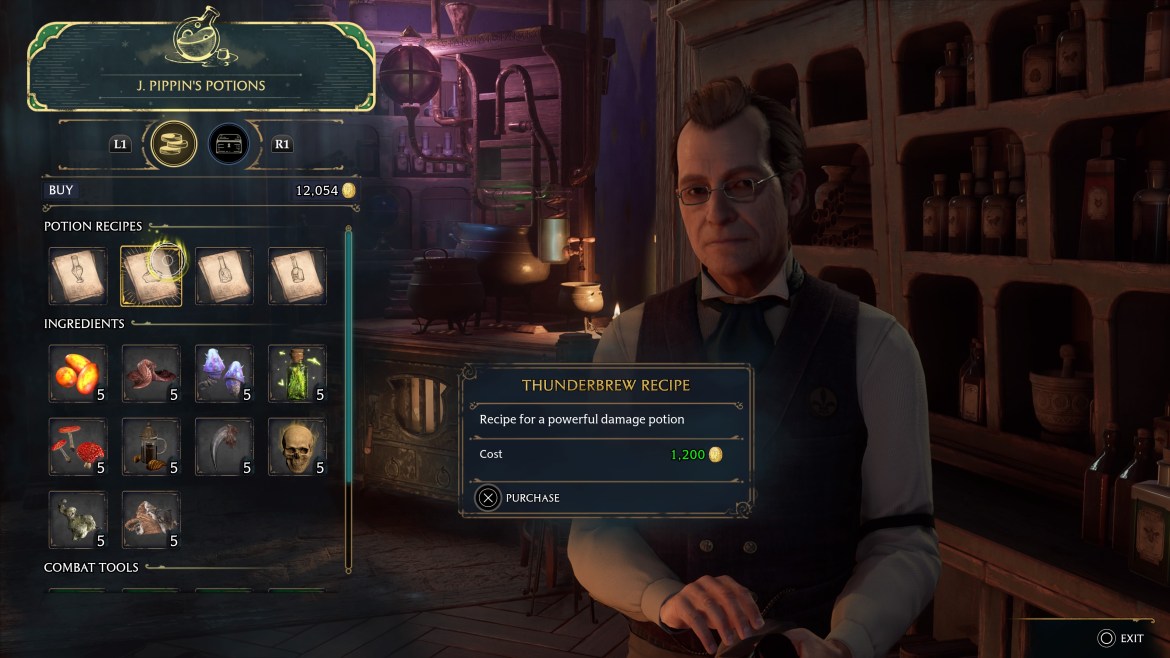Viewport: 1170px width, 658px height.
Task: Pick the purple mushroom-like ingredient
Action: coord(224,374)
